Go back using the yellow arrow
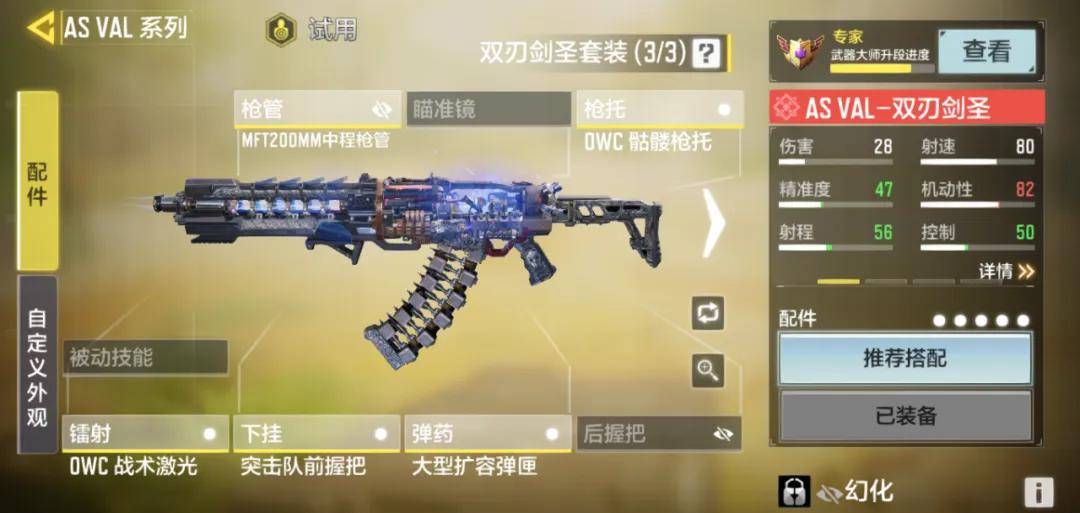The height and width of the screenshot is (513, 1080). point(41,28)
